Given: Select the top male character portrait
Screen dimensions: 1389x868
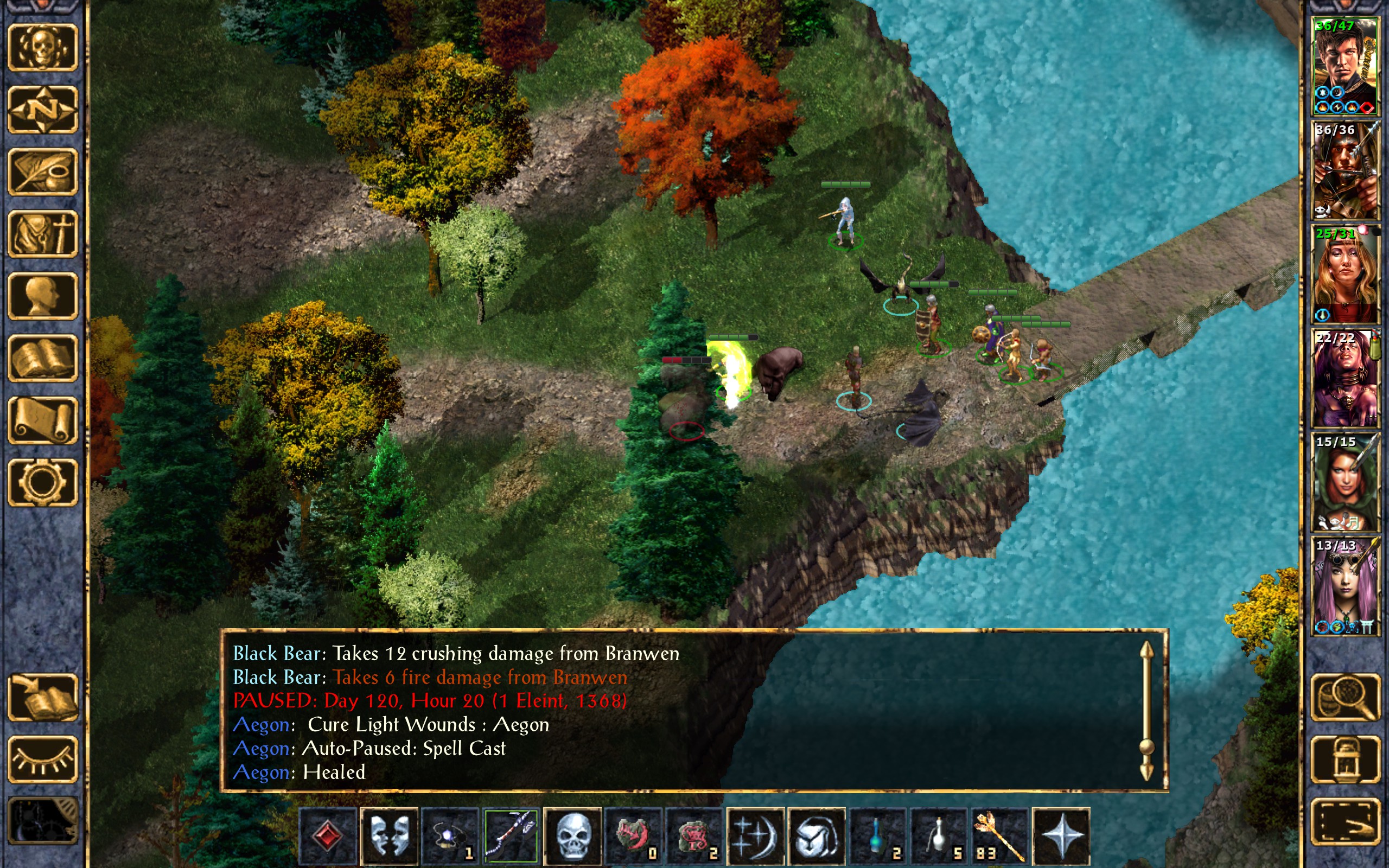Looking at the screenshot, I should 1346,66.
